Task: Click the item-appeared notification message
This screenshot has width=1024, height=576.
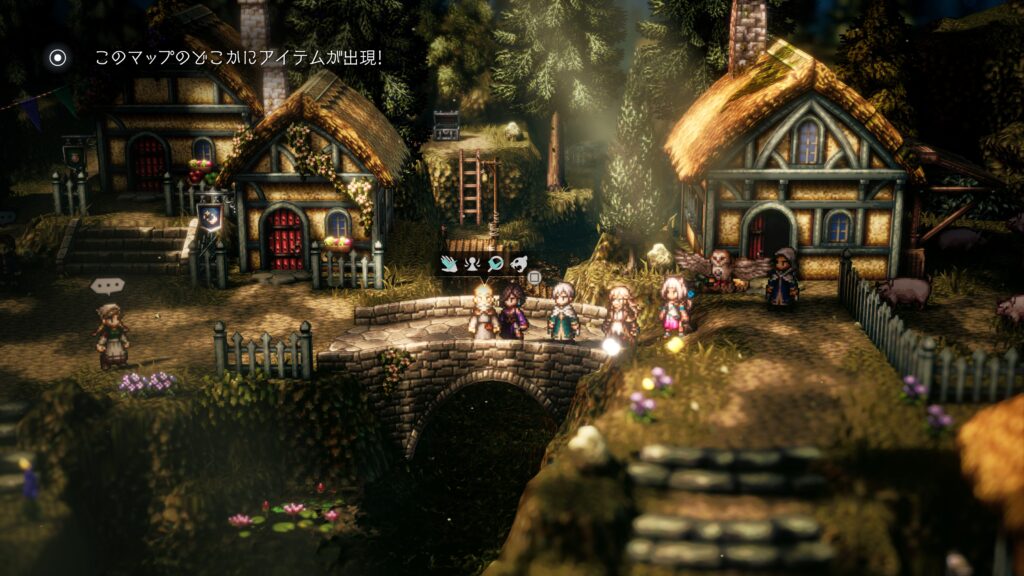Action: [238, 58]
